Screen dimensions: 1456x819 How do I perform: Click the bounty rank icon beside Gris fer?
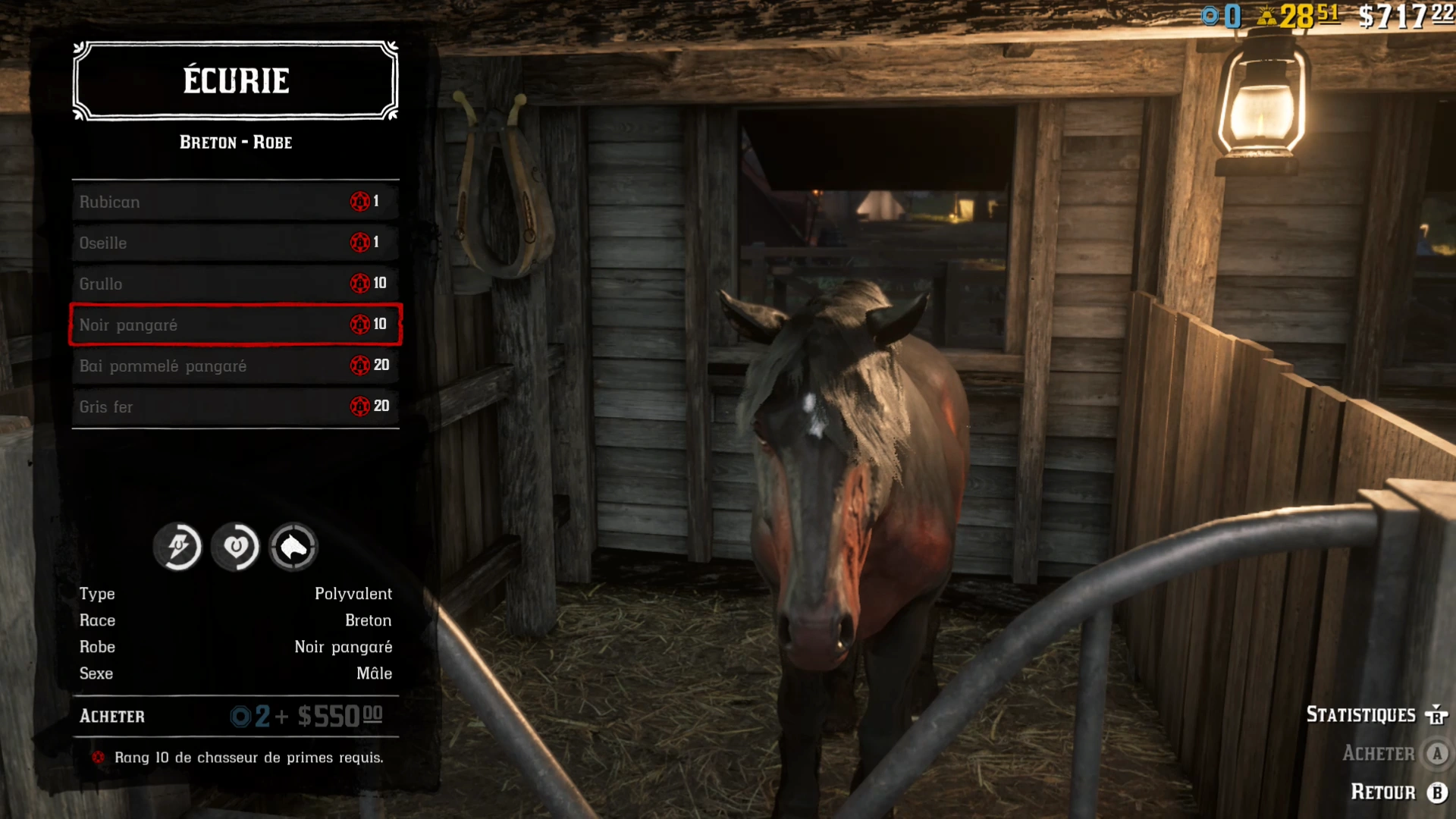(359, 406)
